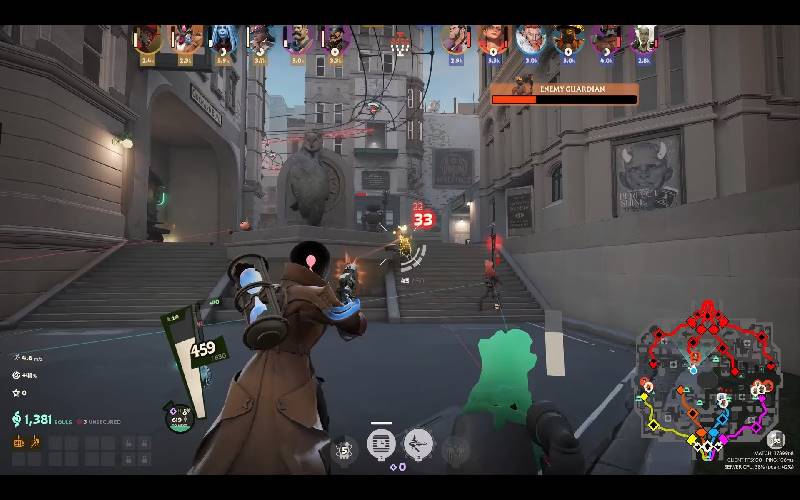Select the leftmost hero portrait in top bar
Viewport: 800px width, 500px height.
[x=148, y=39]
